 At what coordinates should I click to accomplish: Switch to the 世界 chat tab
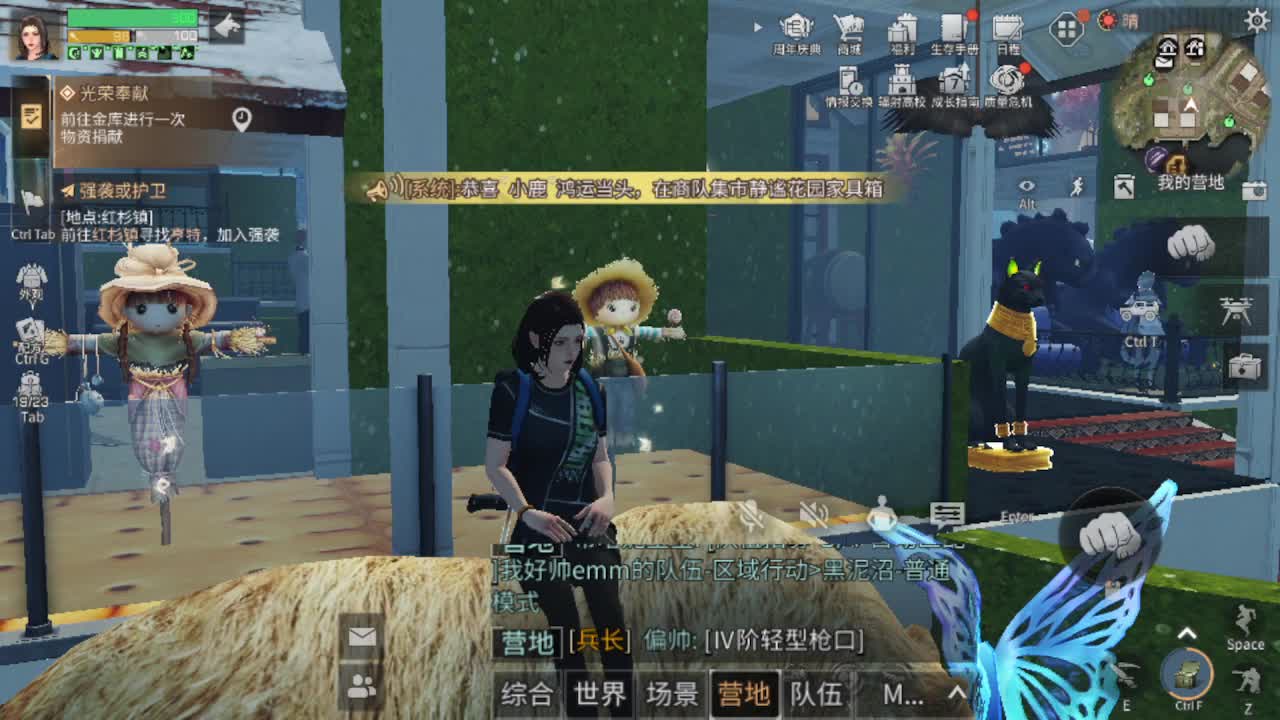pyautogui.click(x=600, y=692)
